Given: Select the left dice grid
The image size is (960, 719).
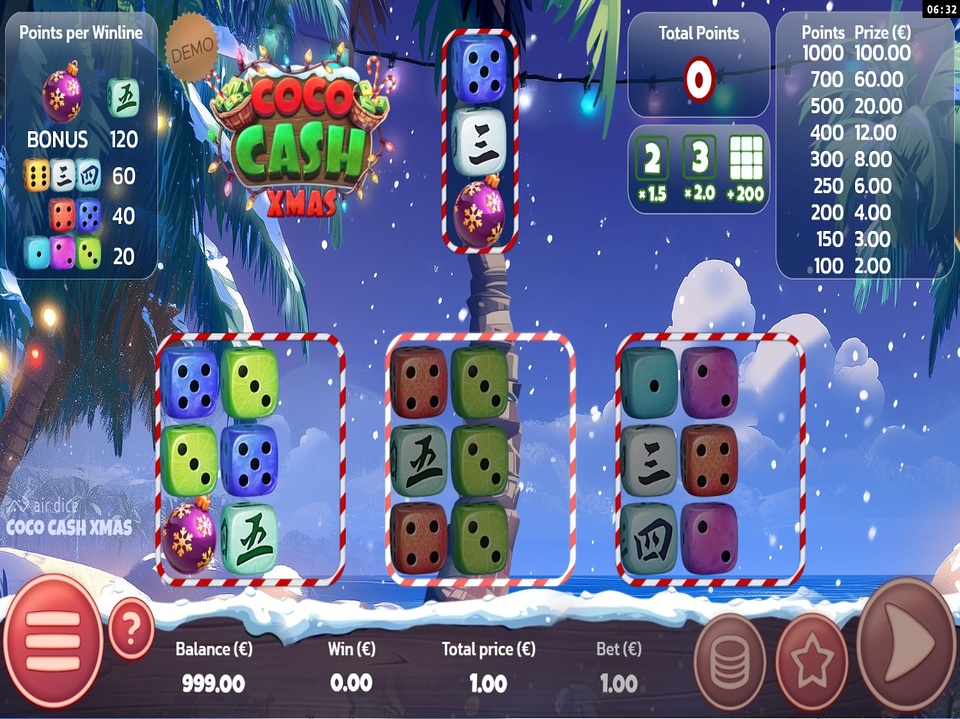Looking at the screenshot, I should pos(250,459).
